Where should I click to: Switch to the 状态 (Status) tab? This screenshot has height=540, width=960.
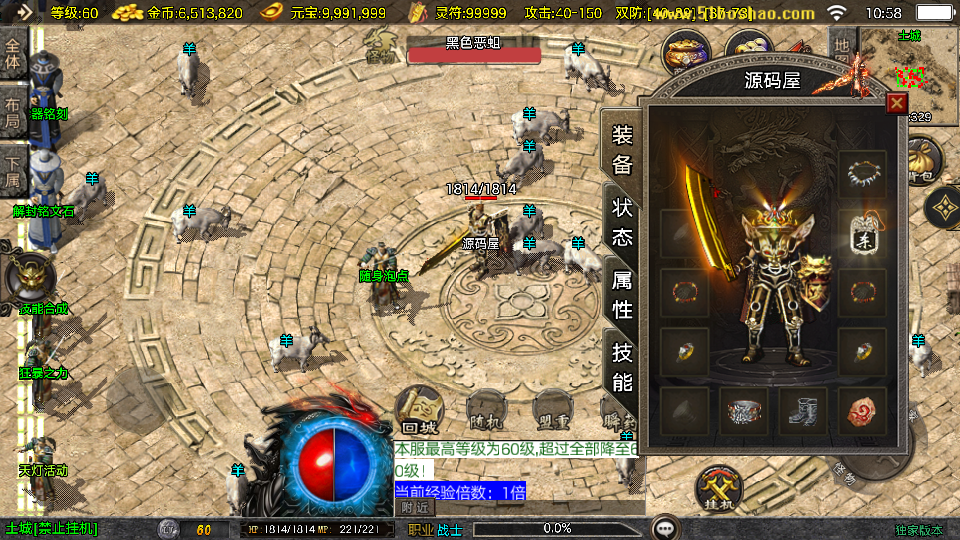pos(622,222)
